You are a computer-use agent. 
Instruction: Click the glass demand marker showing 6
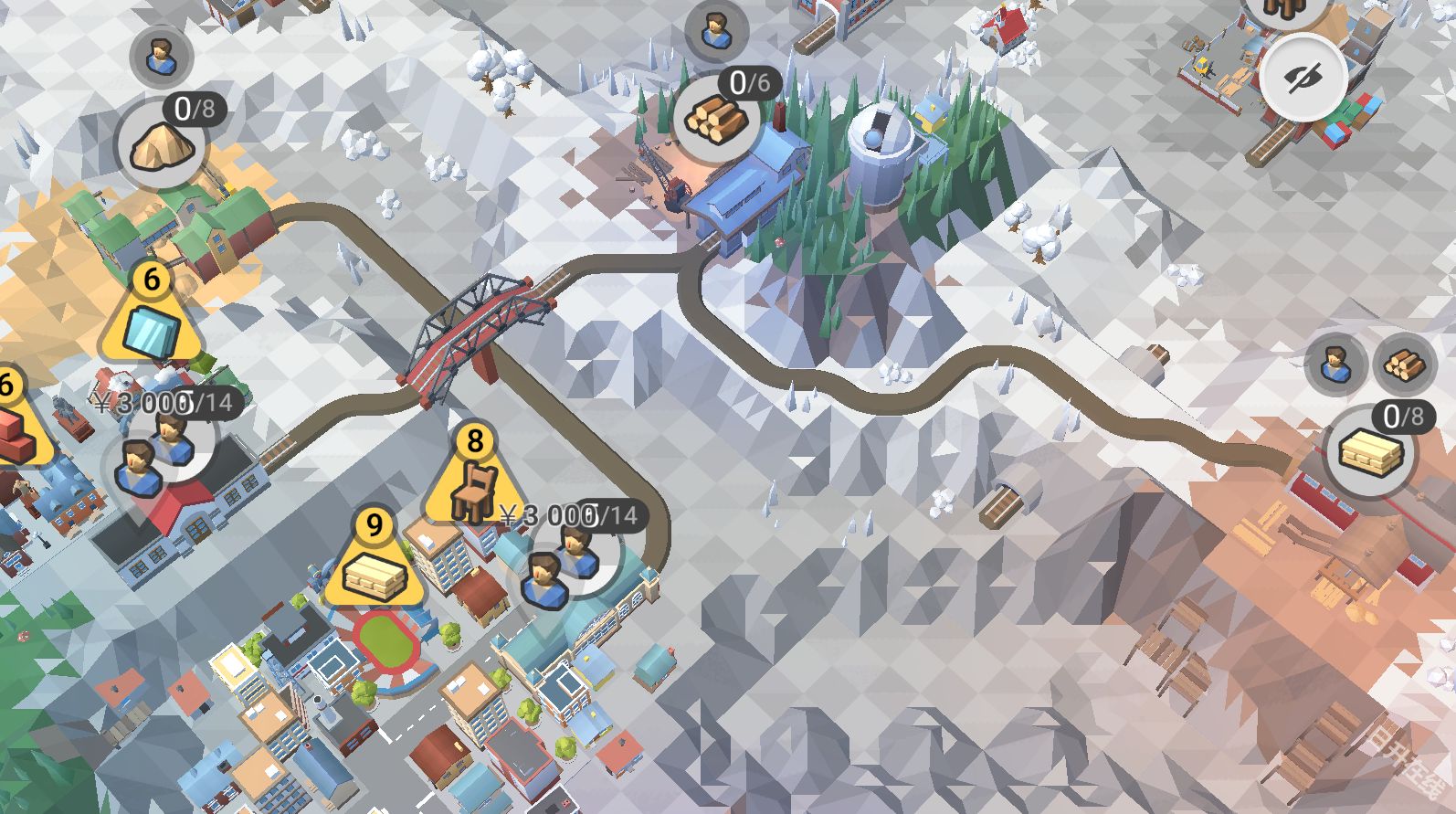tap(152, 320)
